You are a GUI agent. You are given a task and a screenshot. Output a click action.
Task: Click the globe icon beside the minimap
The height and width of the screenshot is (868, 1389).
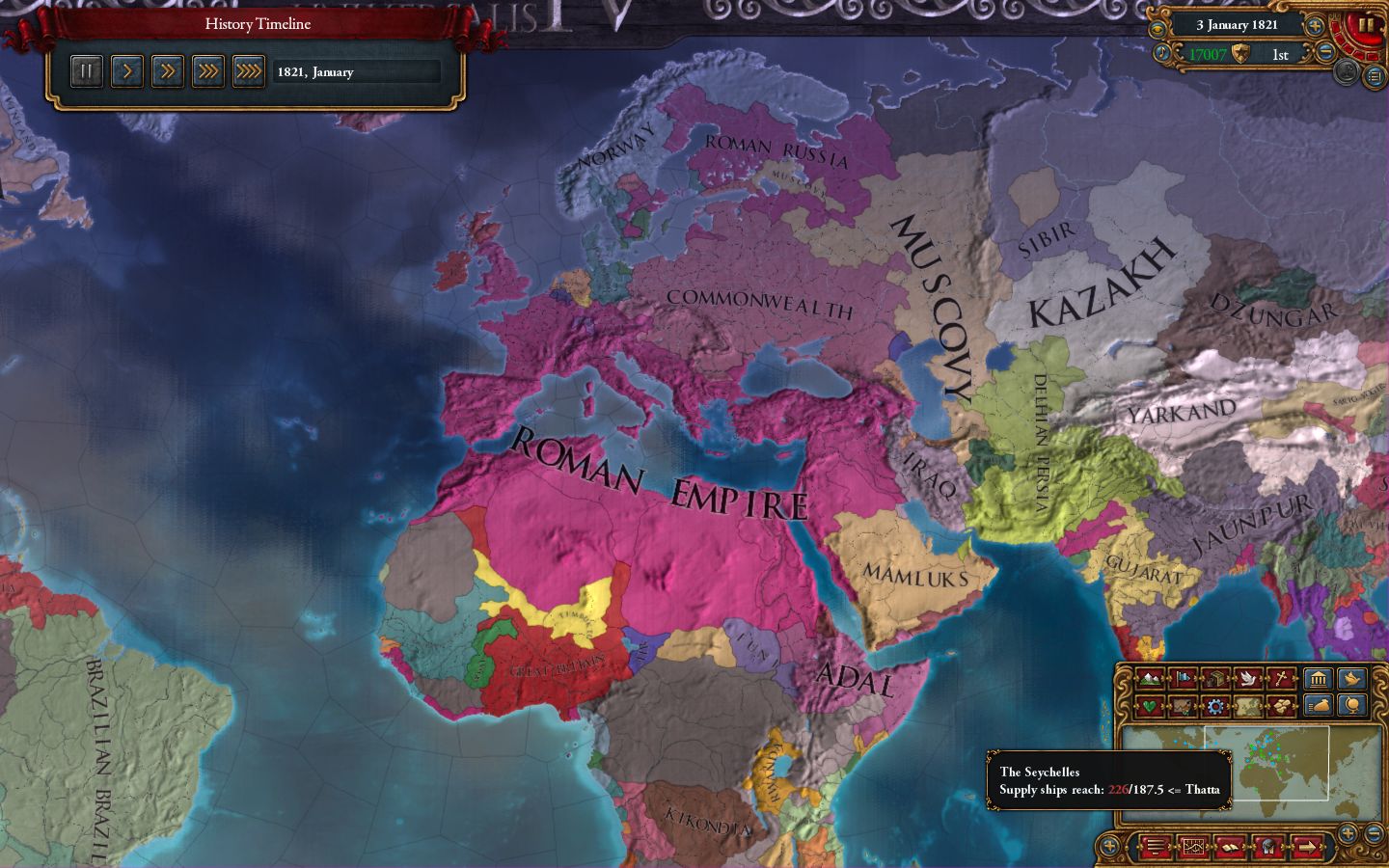click(x=1350, y=705)
